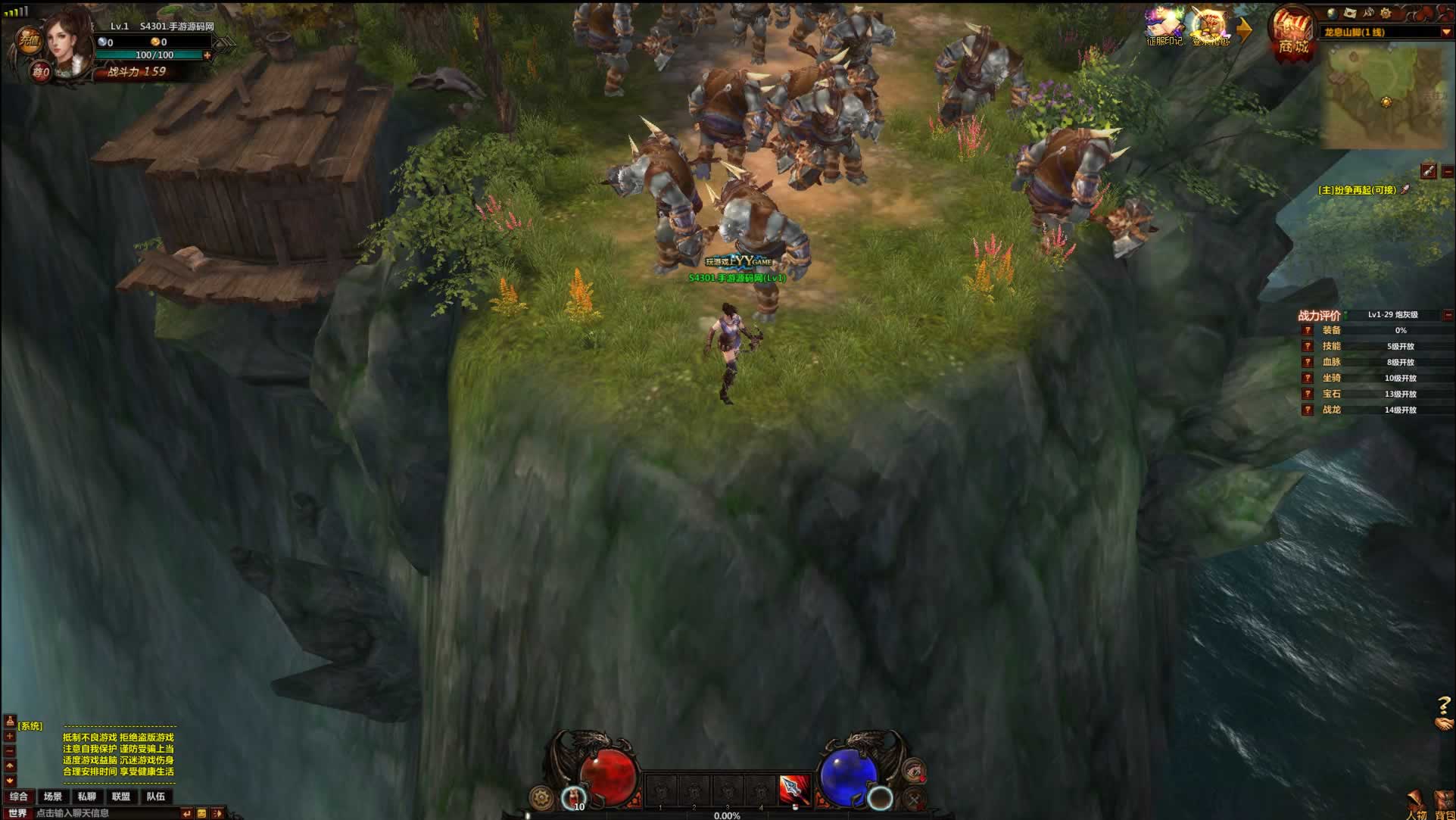Activate the spear attack skill icon
Image resolution: width=1456 pixels, height=820 pixels.
pyautogui.click(x=794, y=790)
